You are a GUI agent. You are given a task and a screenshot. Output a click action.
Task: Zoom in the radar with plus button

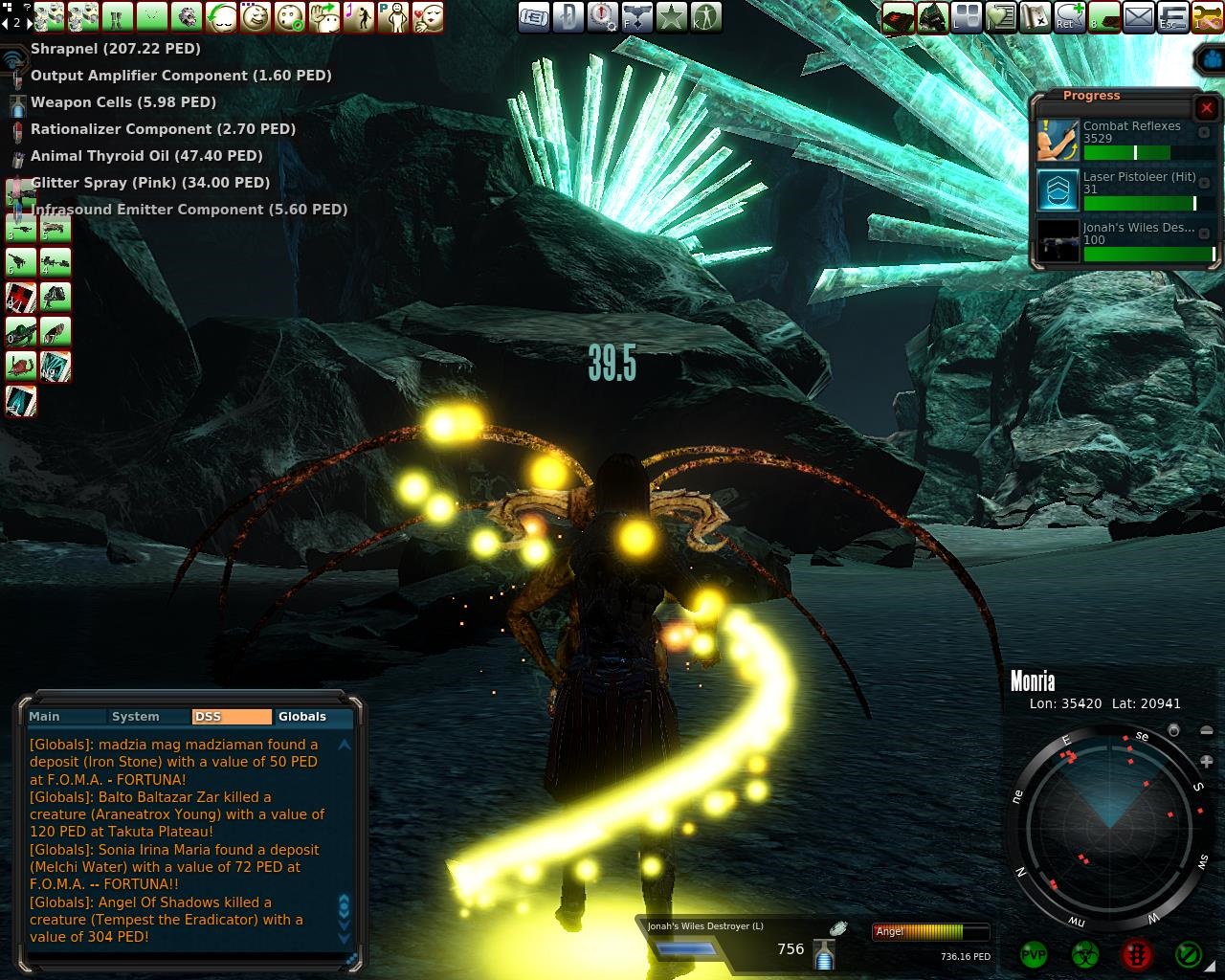[x=1206, y=762]
